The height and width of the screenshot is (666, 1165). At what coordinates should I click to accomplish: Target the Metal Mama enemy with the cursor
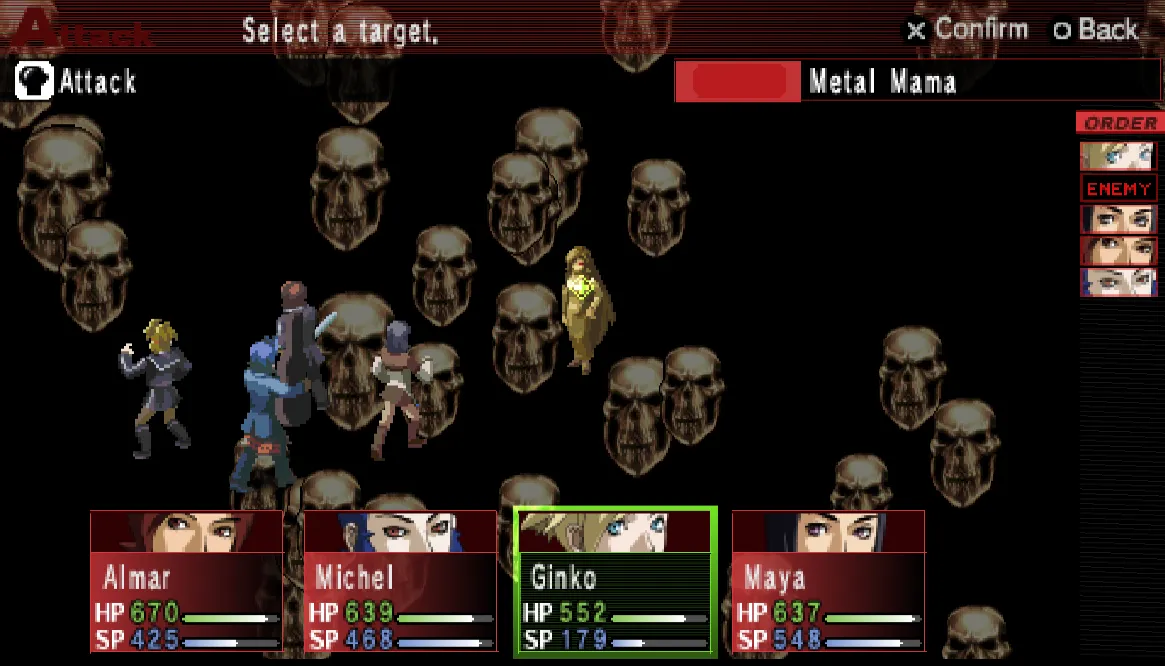click(x=581, y=308)
